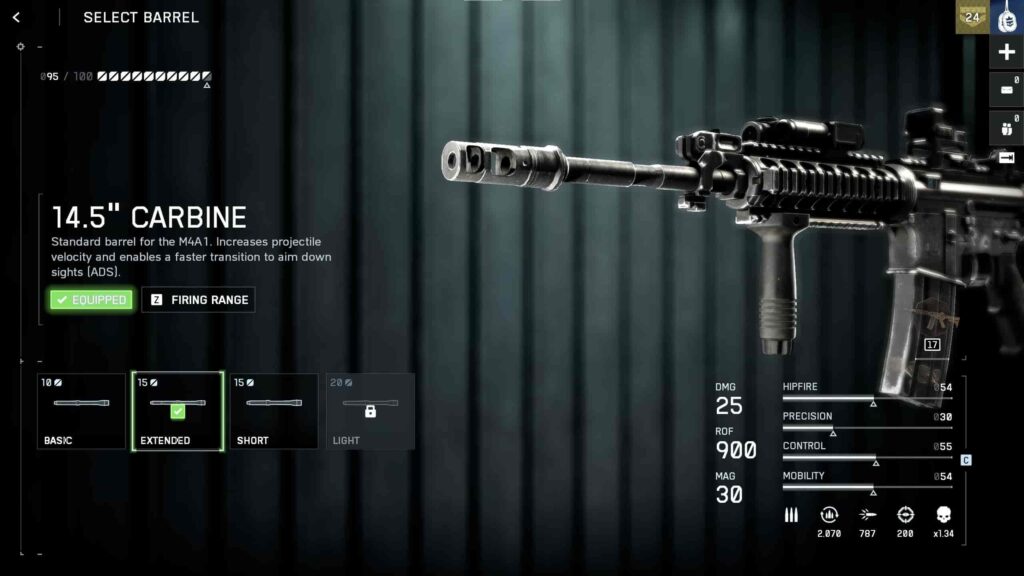The image size is (1024, 576).
Task: Choose the Extended barrel tile
Action: (177, 411)
